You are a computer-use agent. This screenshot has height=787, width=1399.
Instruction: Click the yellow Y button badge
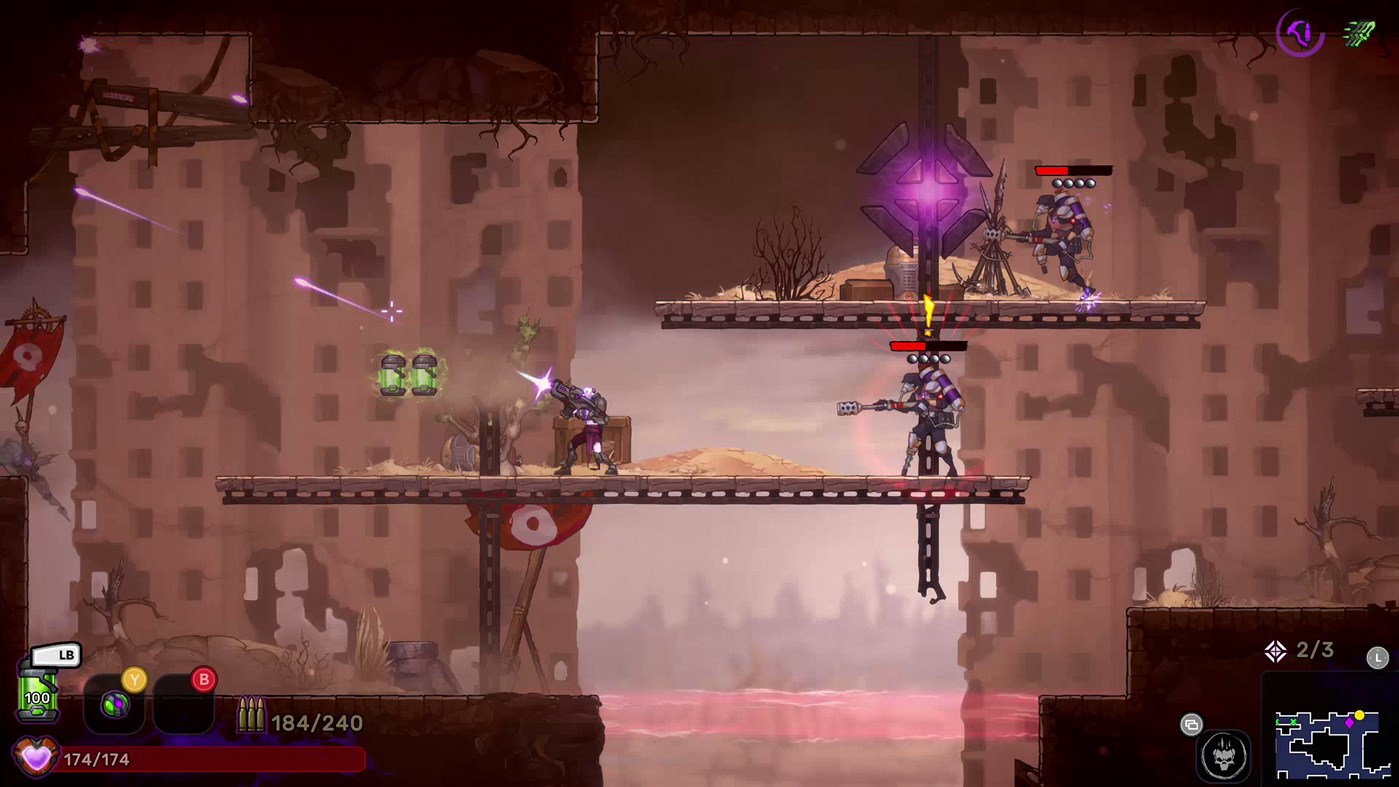134,679
